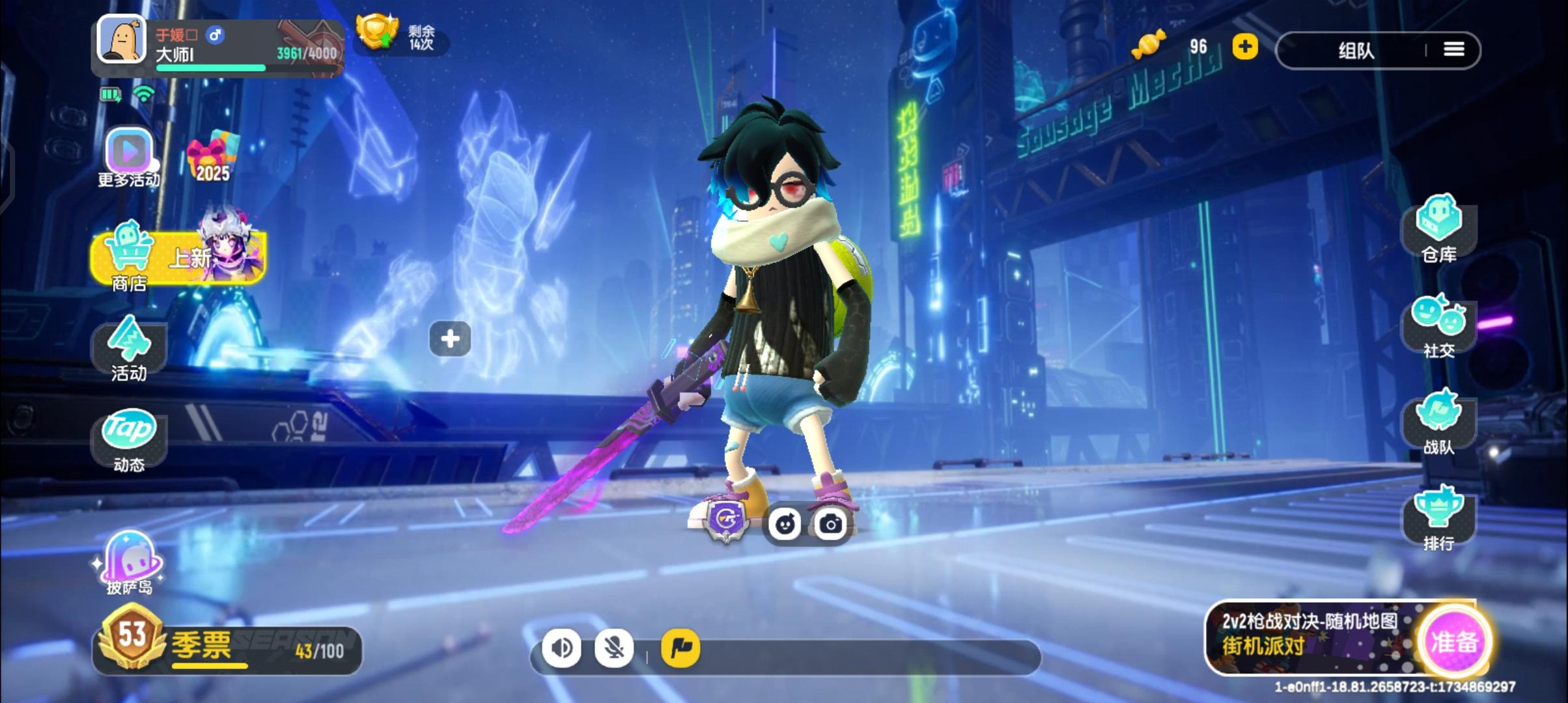Open the Tap 动态 feed
This screenshot has height=703, width=1568.
coord(129,438)
